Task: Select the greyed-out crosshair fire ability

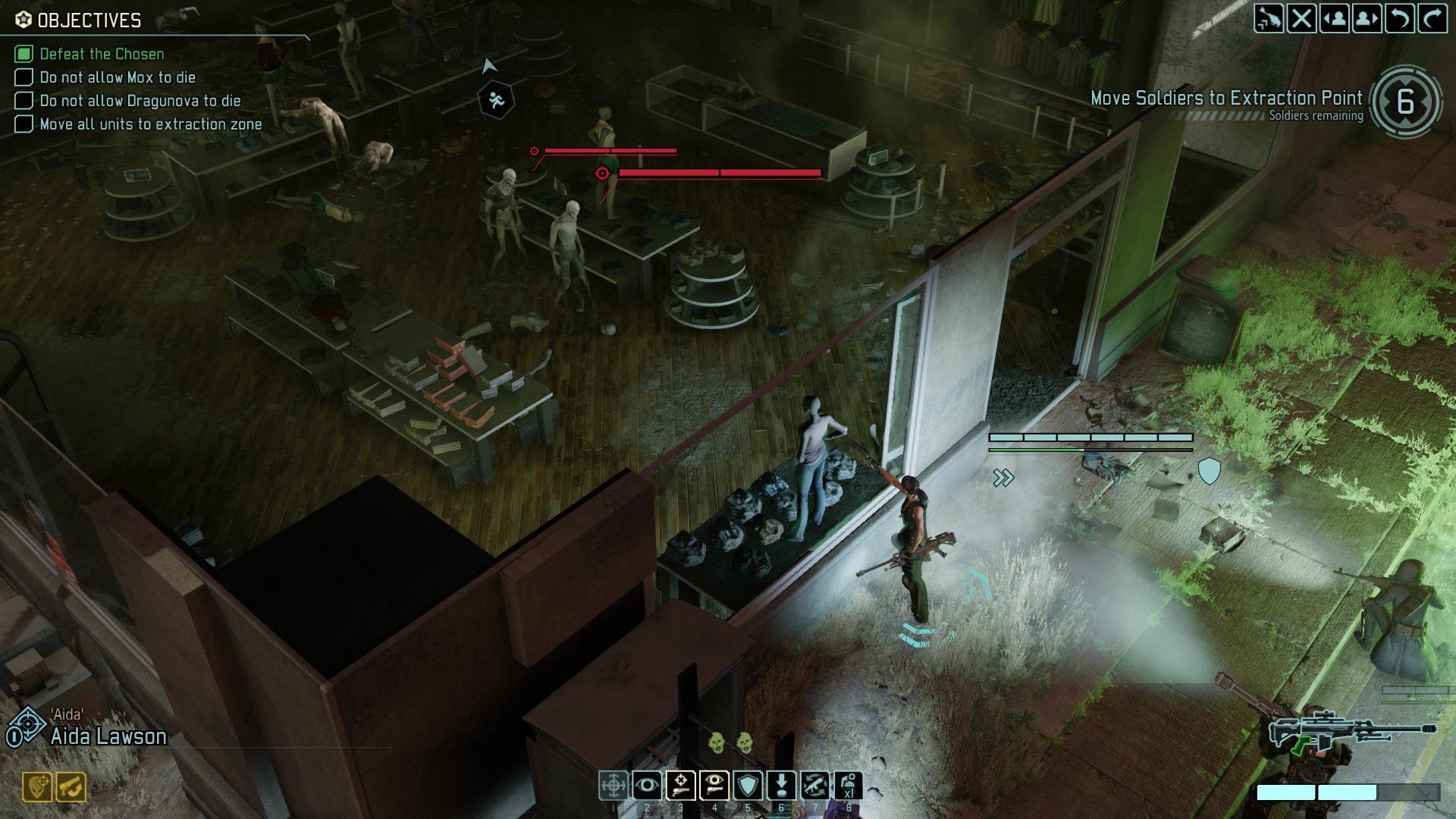Action: point(613,786)
